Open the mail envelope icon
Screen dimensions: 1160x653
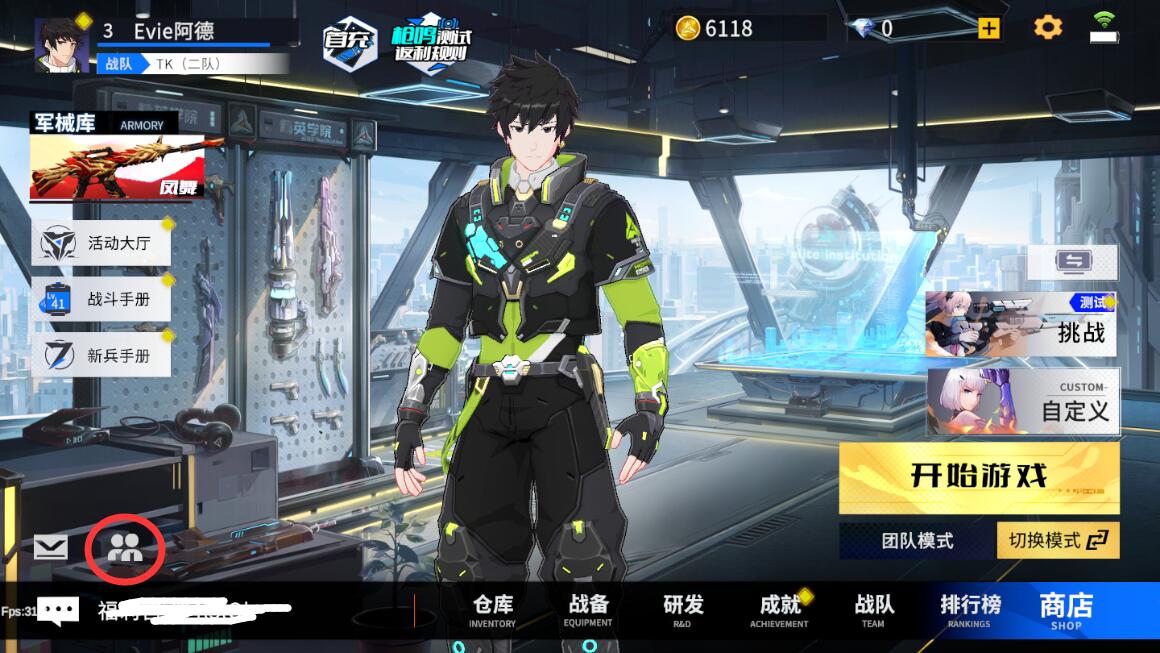click(x=50, y=547)
